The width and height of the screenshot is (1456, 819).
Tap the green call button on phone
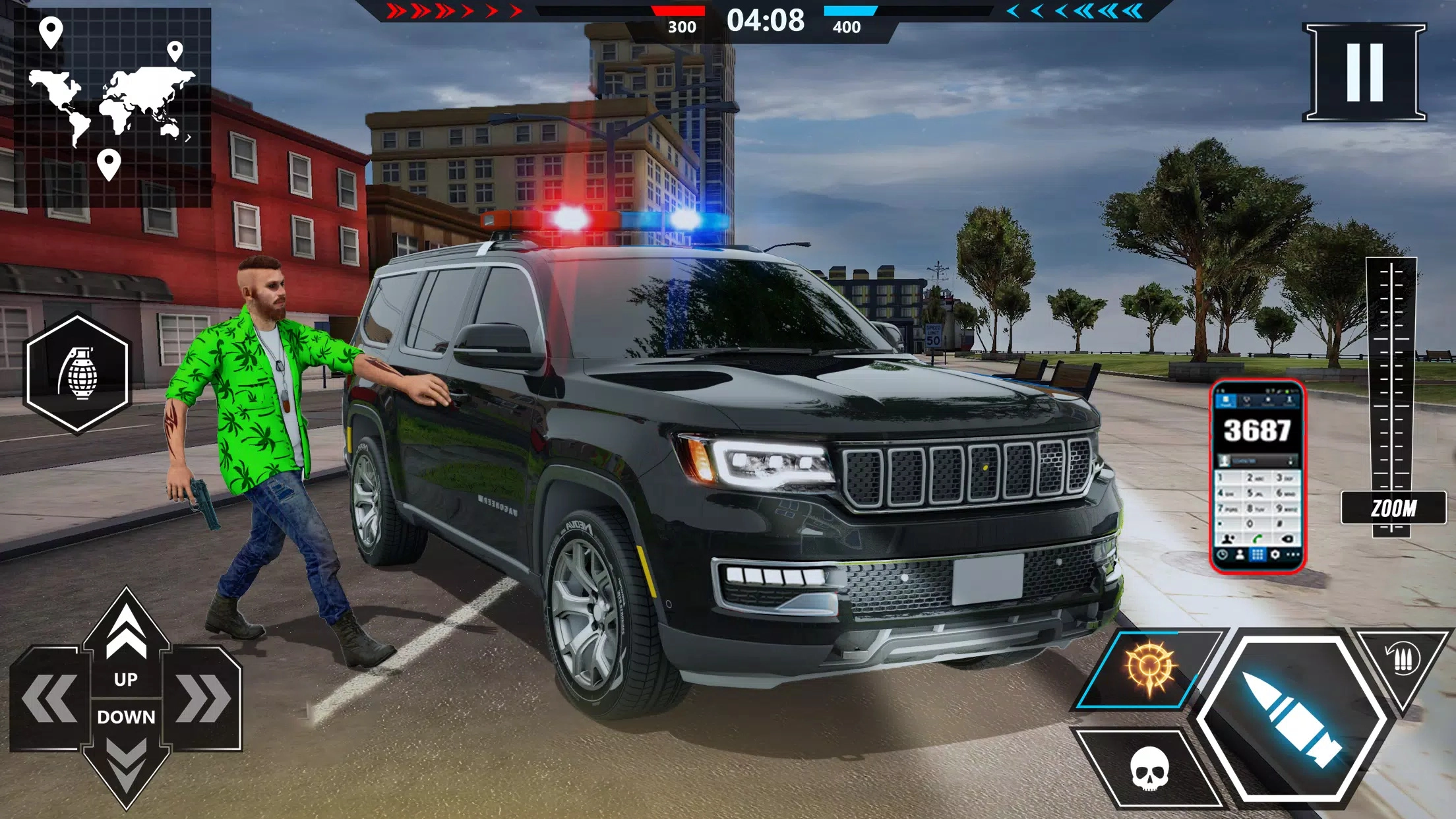pyautogui.click(x=1256, y=539)
